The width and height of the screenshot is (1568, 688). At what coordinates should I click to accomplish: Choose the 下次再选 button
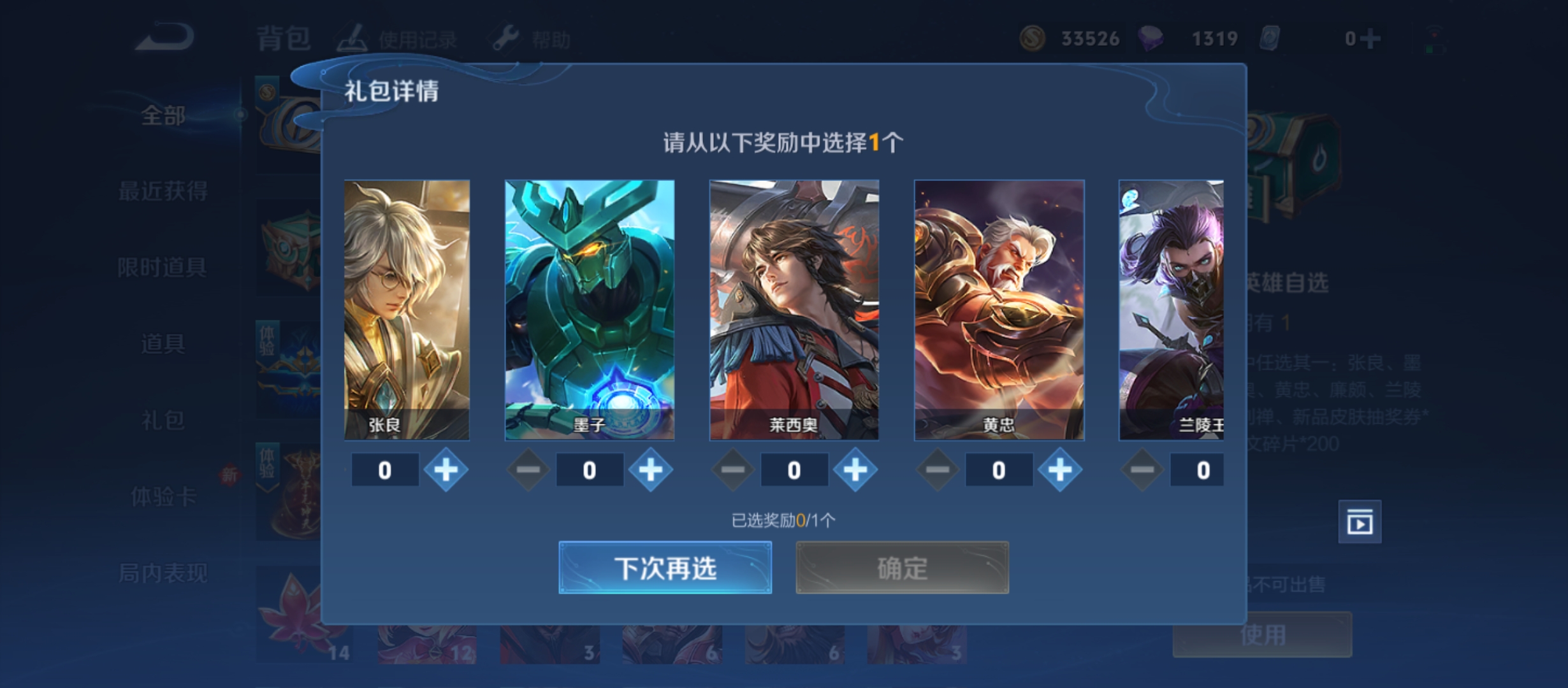[665, 568]
